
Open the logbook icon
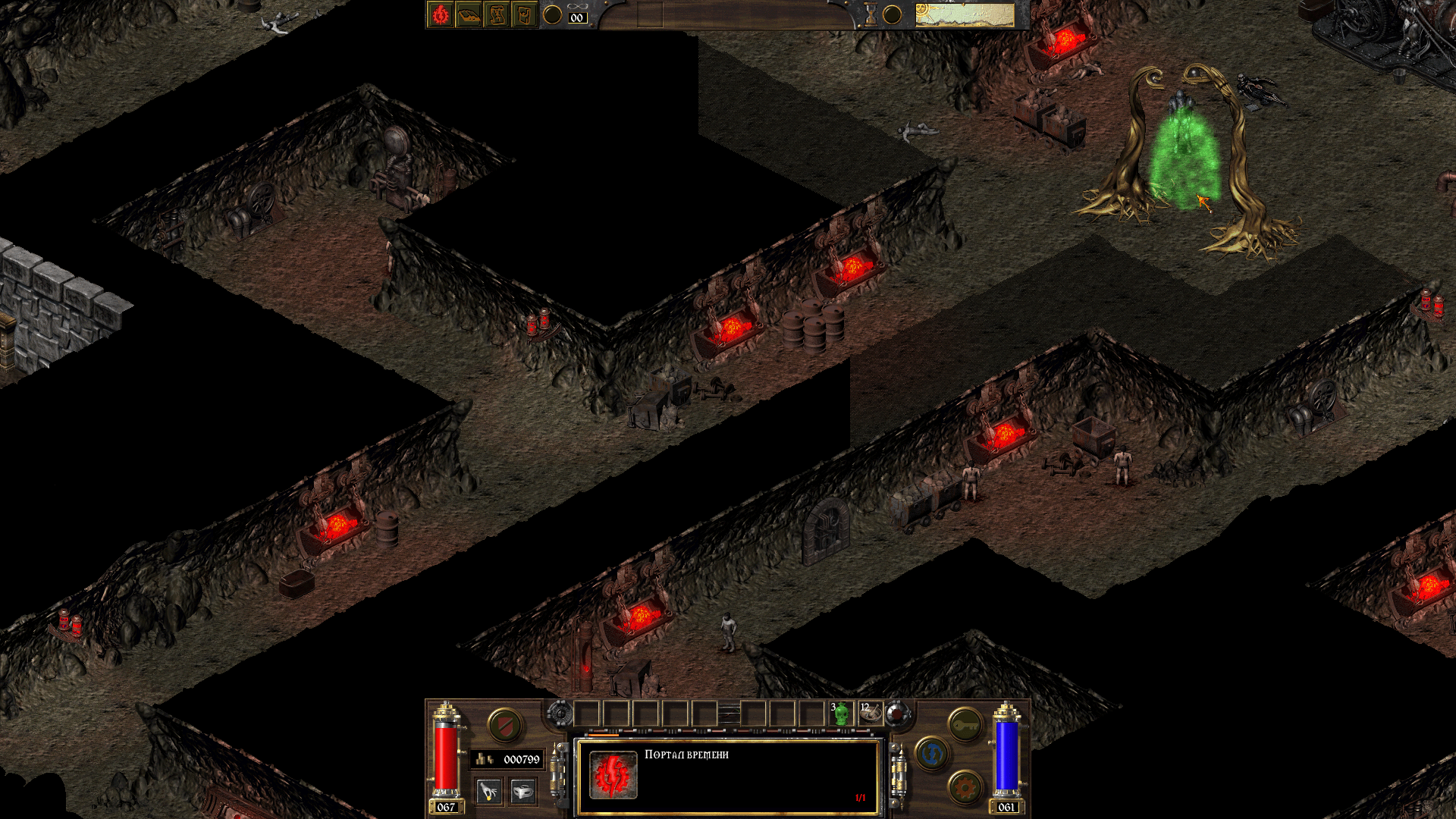469,15
